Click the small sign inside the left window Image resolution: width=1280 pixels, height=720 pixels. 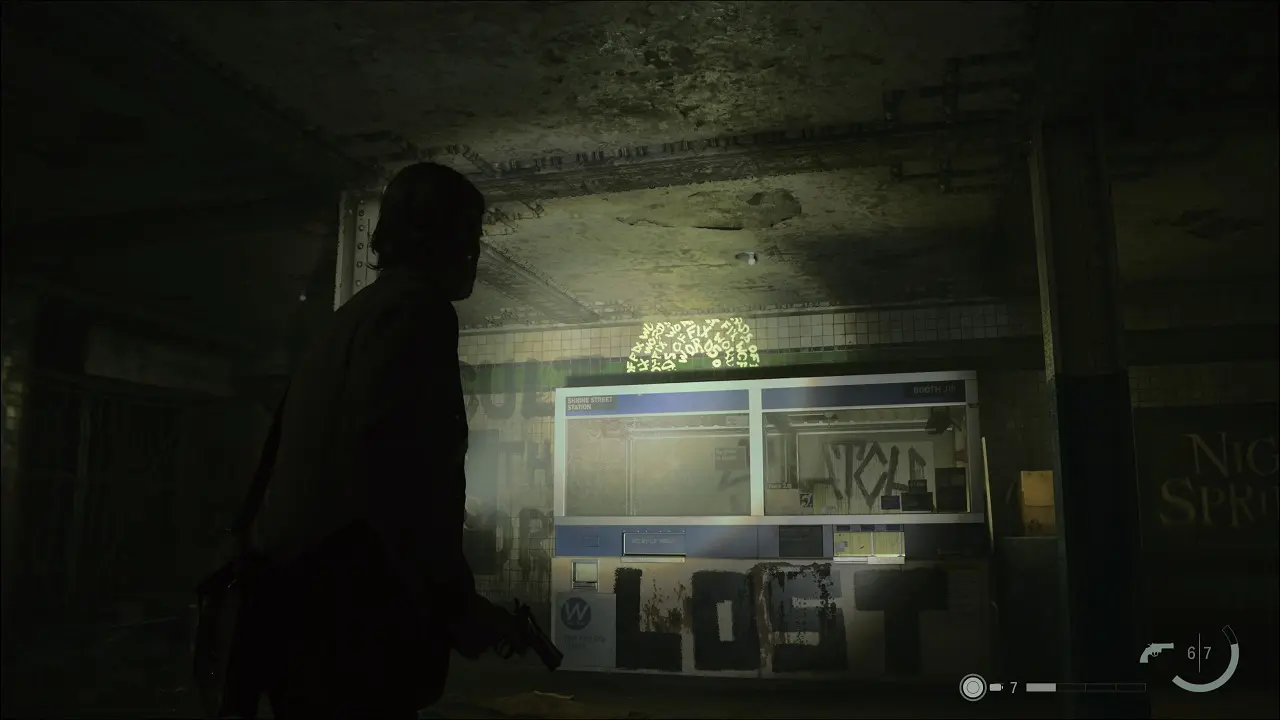click(x=730, y=456)
